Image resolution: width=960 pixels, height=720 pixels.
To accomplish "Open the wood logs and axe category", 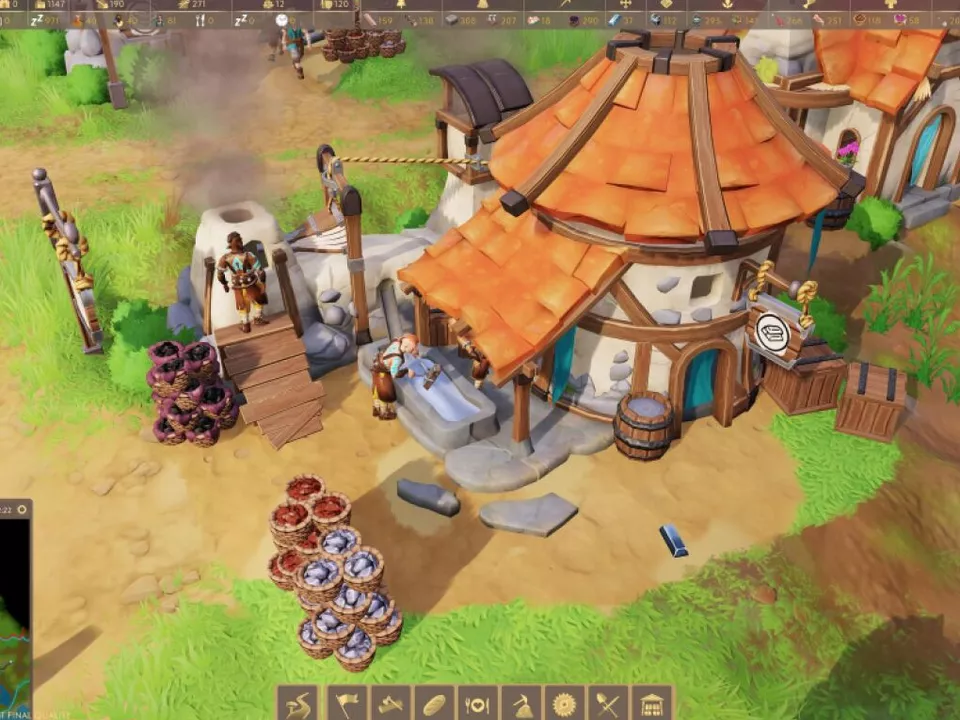I will (x=391, y=704).
